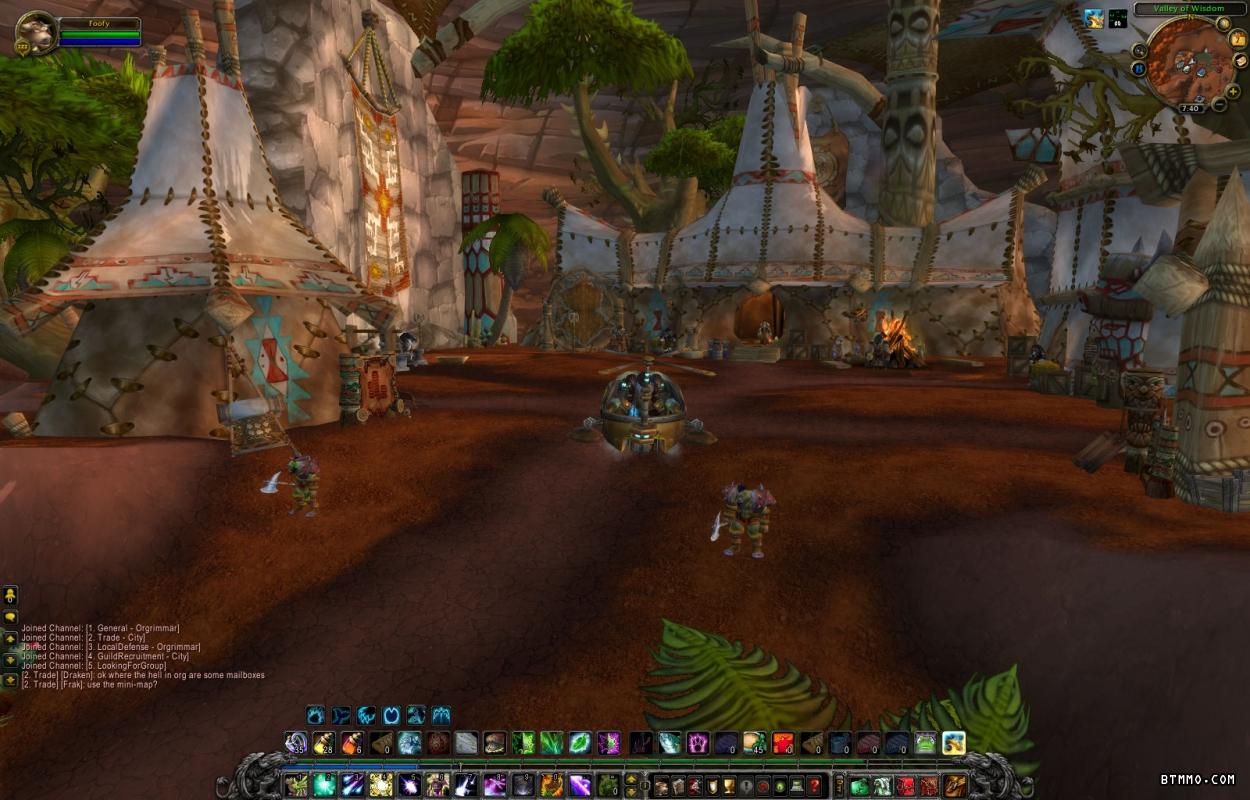Open the chat menu speech bubble
The image size is (1250, 800).
(10, 617)
